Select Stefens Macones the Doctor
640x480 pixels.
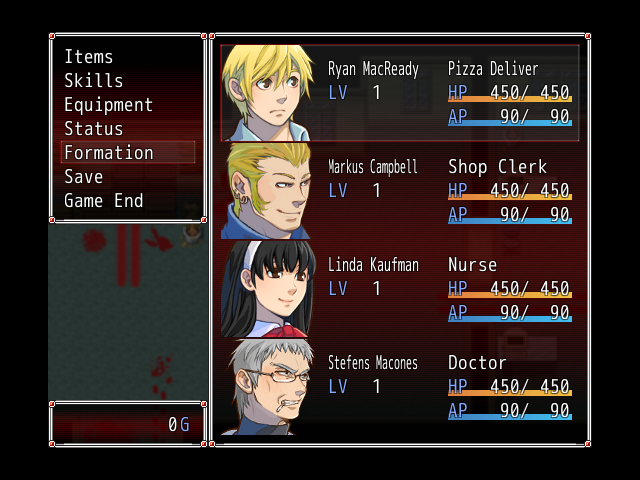point(400,386)
